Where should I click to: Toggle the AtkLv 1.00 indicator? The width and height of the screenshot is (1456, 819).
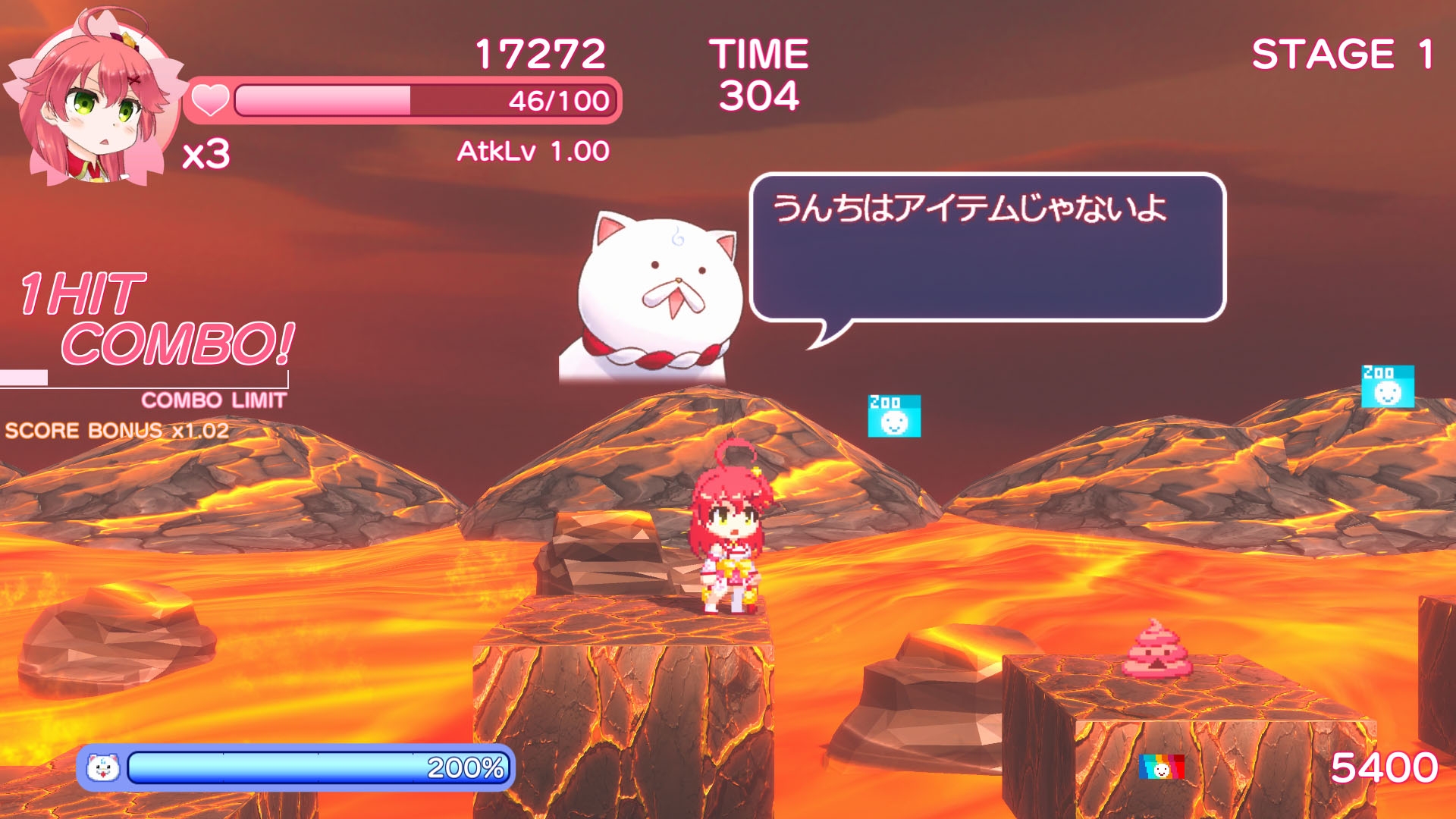pyautogui.click(x=531, y=151)
